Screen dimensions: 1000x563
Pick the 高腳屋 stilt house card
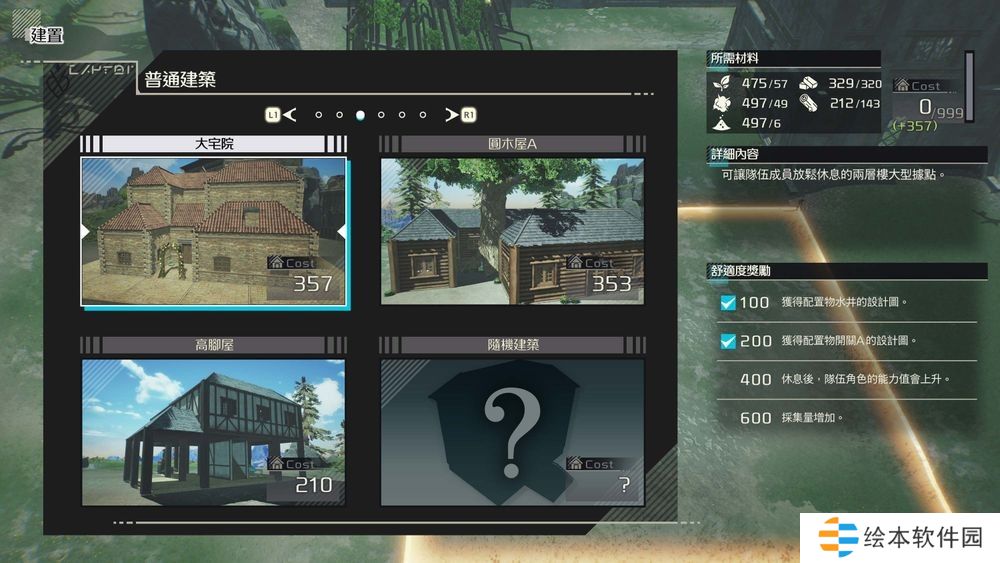point(213,432)
